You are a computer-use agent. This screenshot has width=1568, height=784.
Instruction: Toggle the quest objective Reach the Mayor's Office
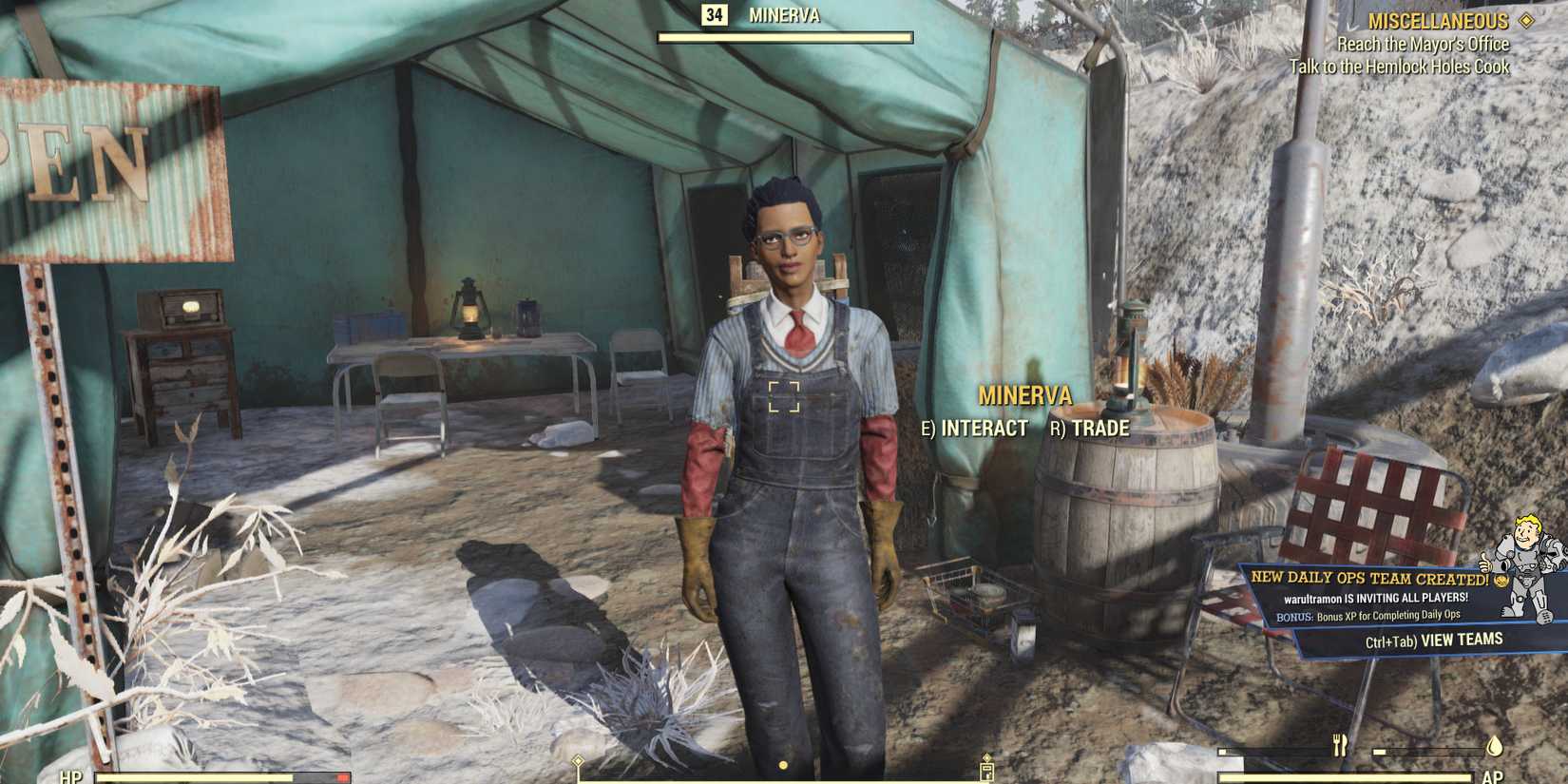[x=1423, y=44]
